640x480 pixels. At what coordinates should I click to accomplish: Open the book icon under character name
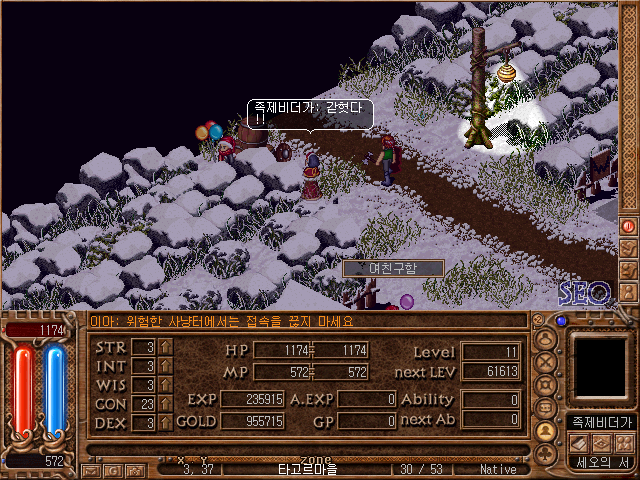point(577,442)
